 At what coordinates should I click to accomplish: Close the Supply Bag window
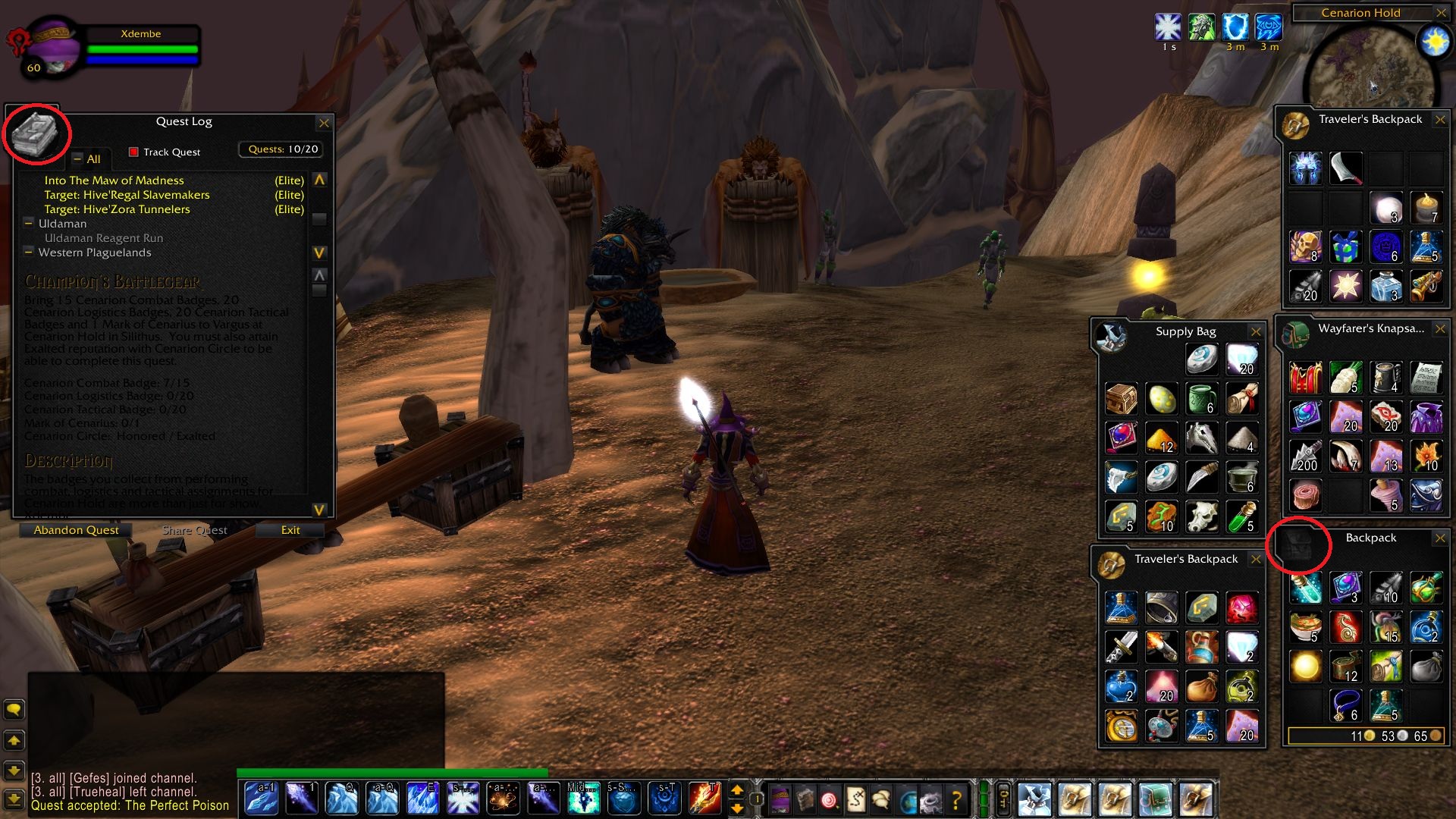1256,332
